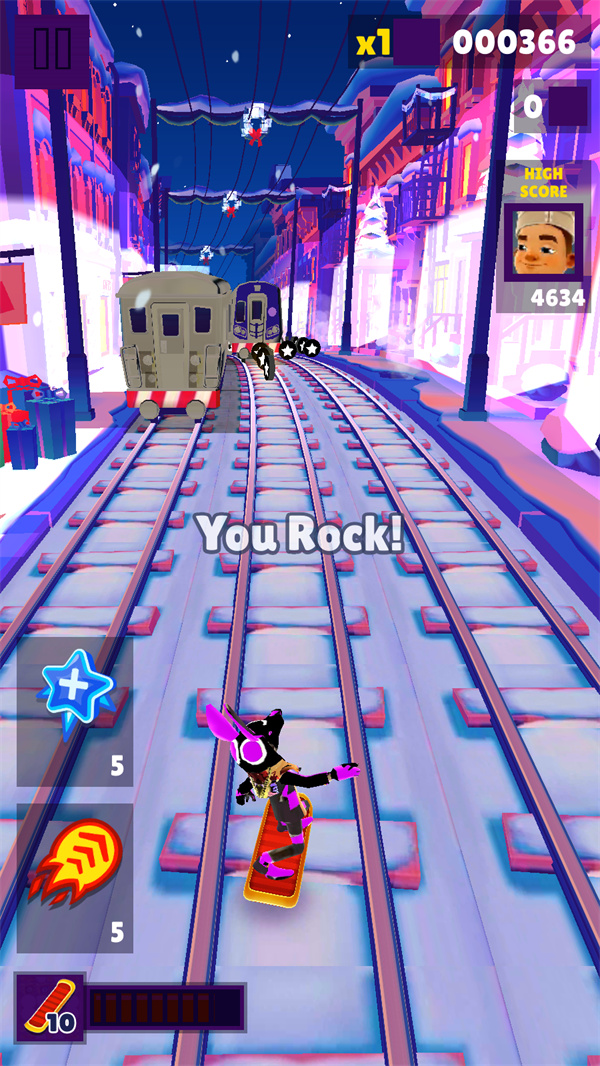Pause the game
This screenshot has width=600, height=1066.
(51, 47)
